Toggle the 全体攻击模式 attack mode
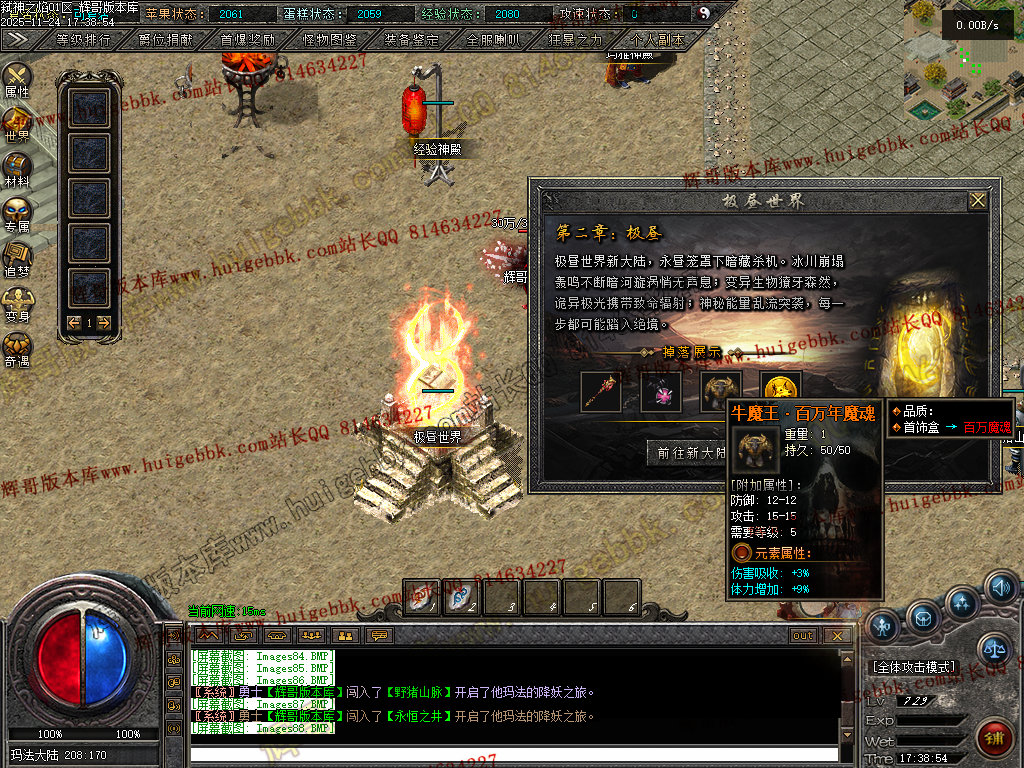The width and height of the screenshot is (1024, 768). click(x=914, y=667)
